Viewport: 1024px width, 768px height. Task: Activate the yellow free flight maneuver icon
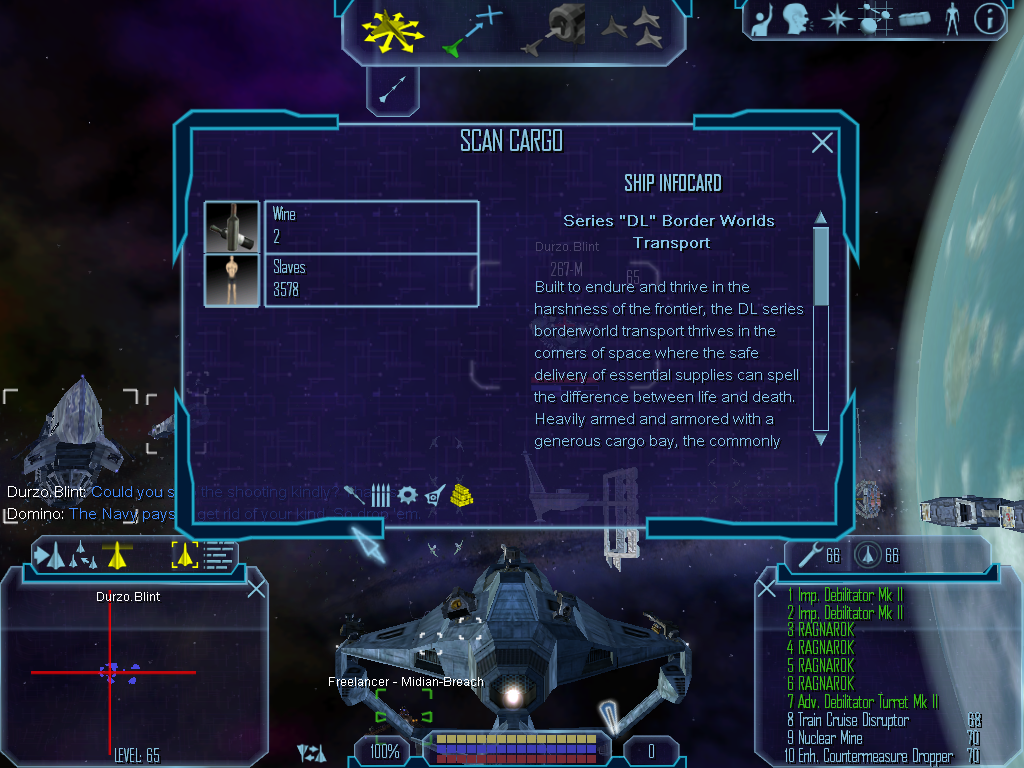[393, 30]
